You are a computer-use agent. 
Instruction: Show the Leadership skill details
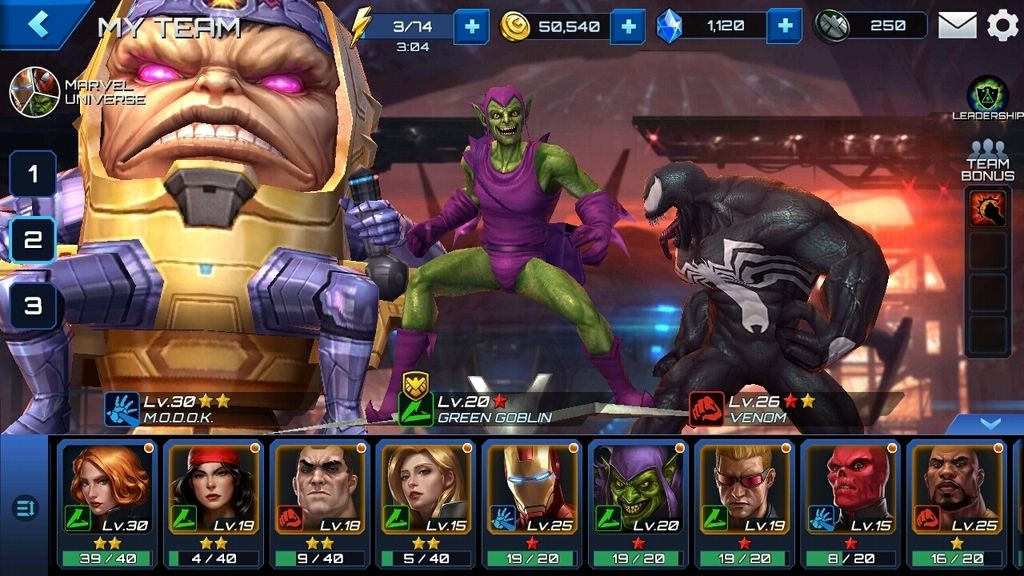(x=987, y=97)
